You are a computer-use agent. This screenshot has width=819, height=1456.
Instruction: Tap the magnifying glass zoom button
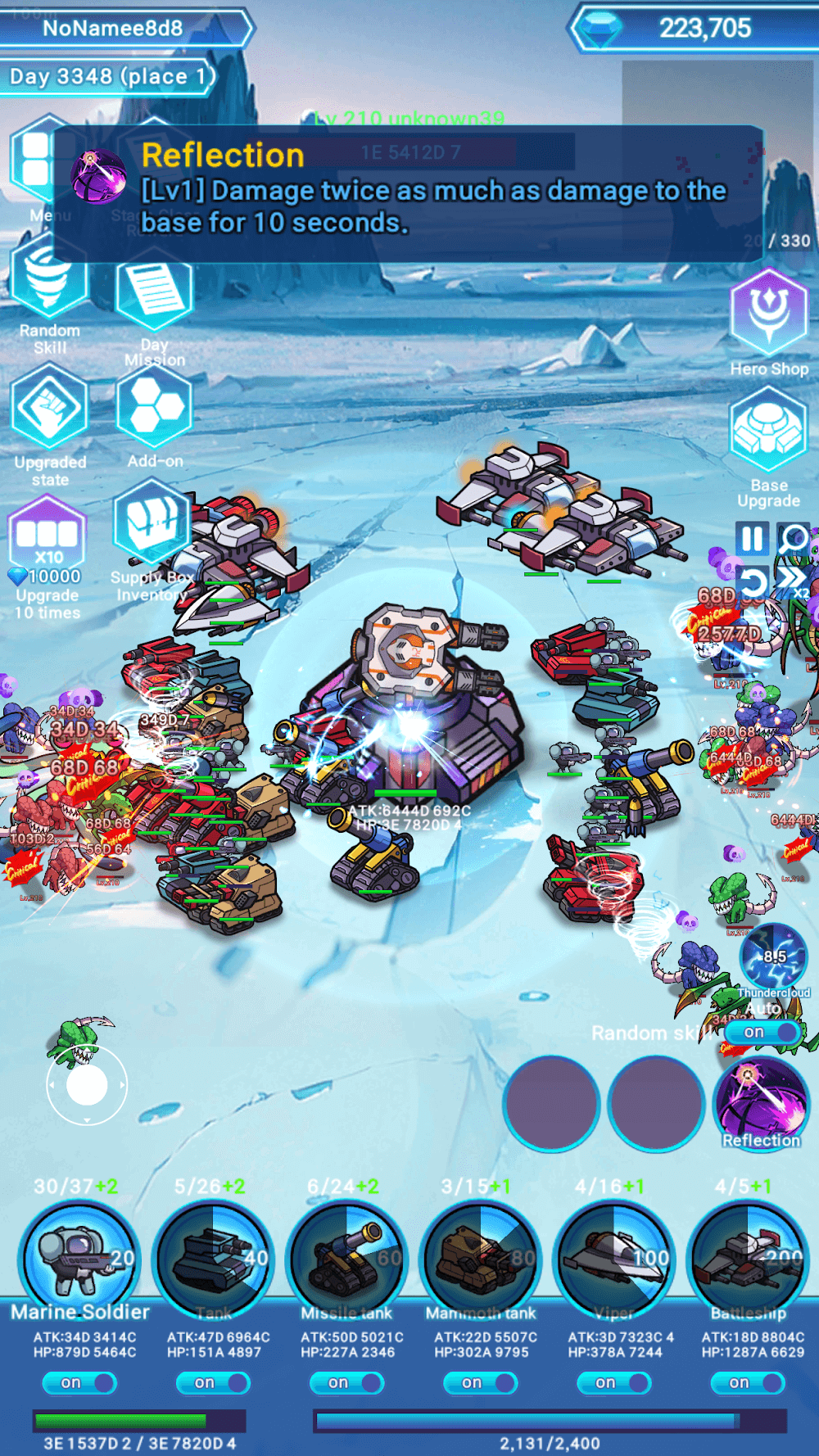pyautogui.click(x=793, y=539)
